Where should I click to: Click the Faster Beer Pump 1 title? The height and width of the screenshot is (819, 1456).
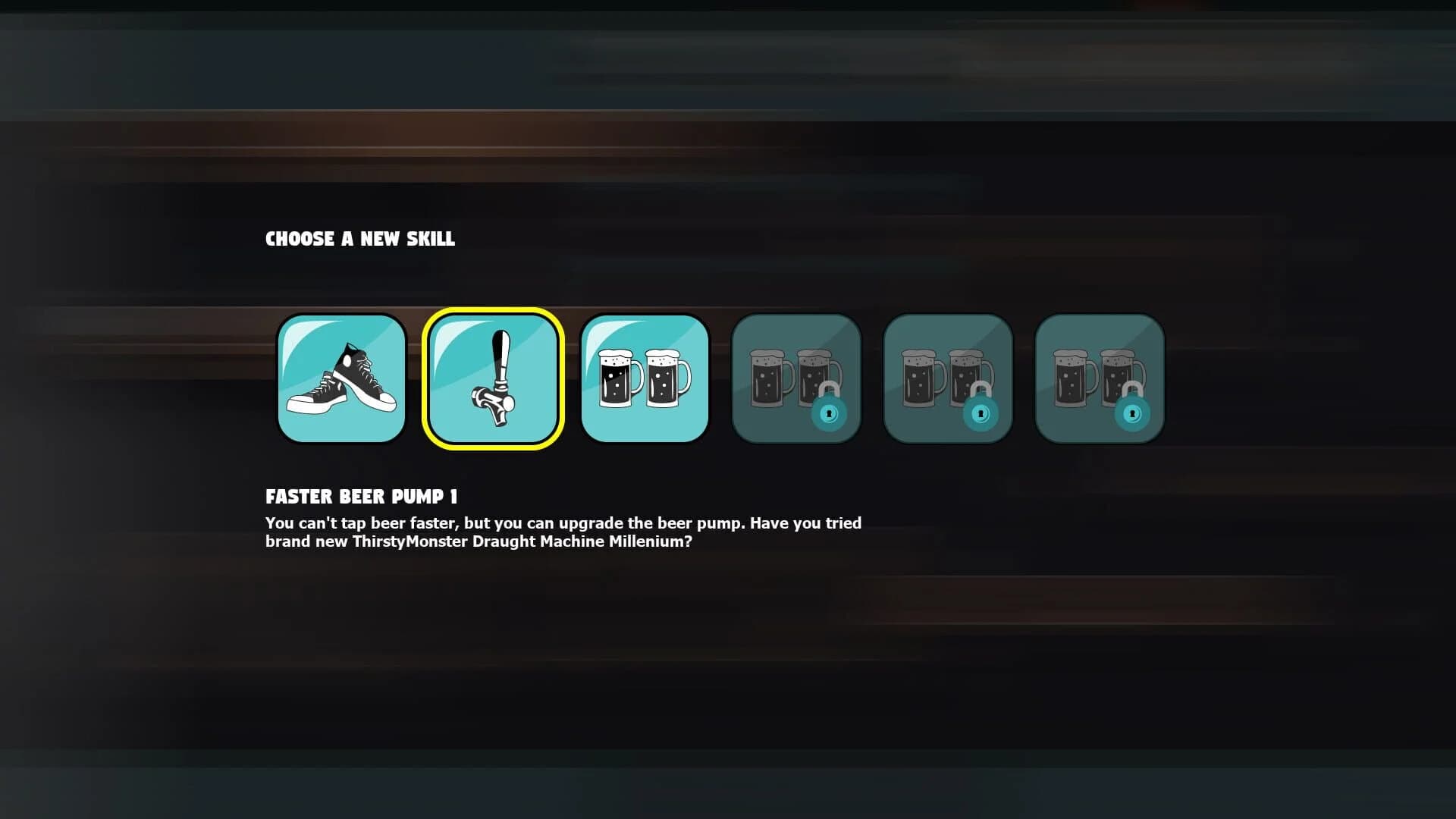[x=362, y=497]
